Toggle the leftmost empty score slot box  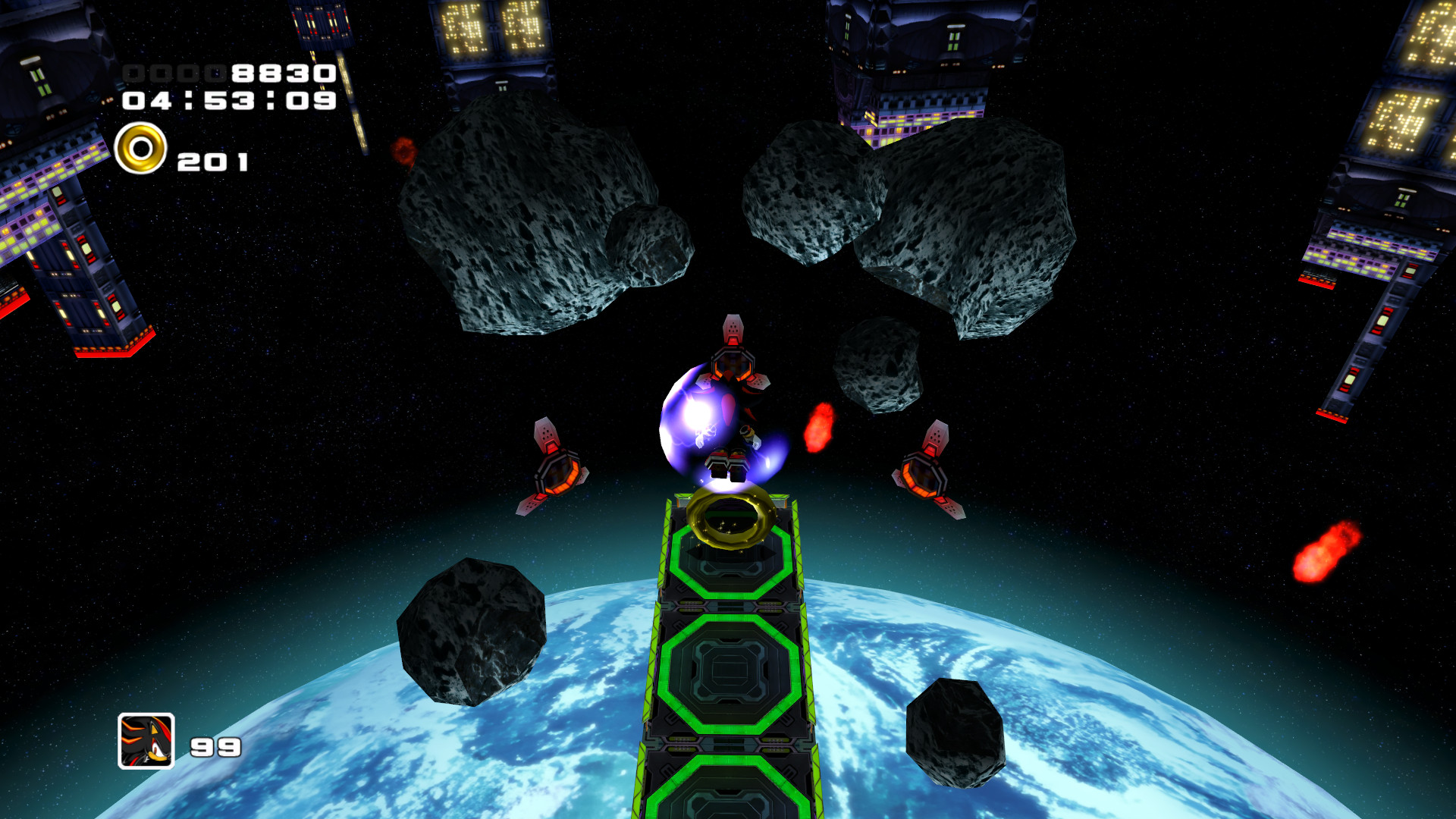pos(135,74)
